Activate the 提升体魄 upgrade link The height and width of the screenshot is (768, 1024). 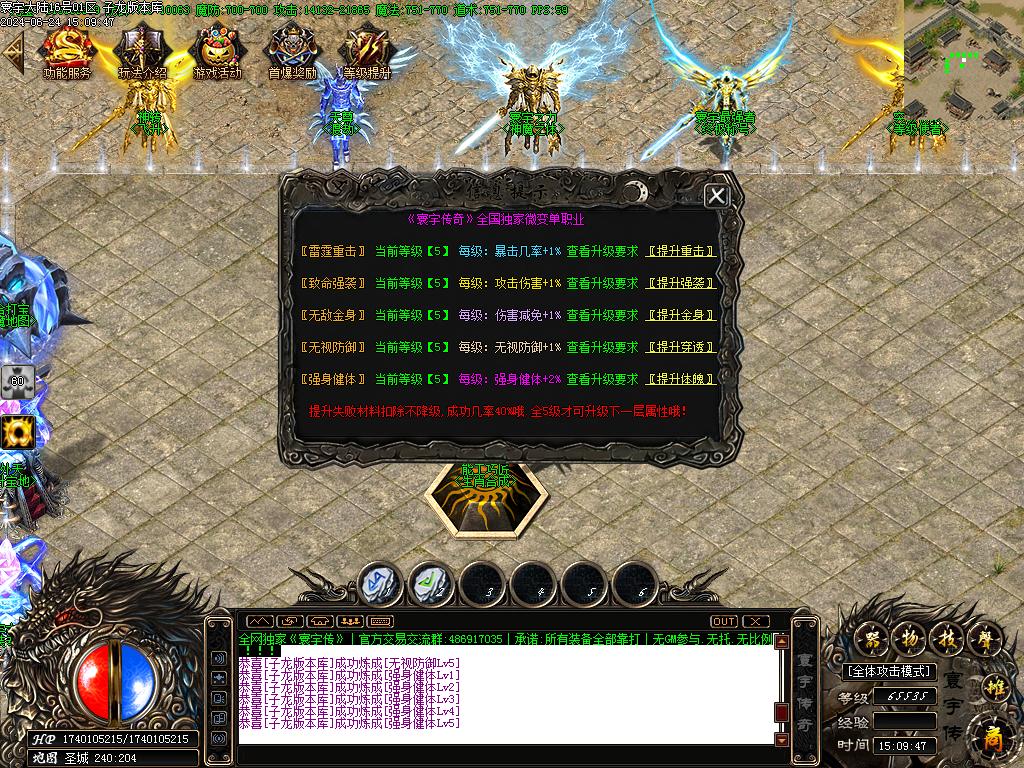pos(681,380)
